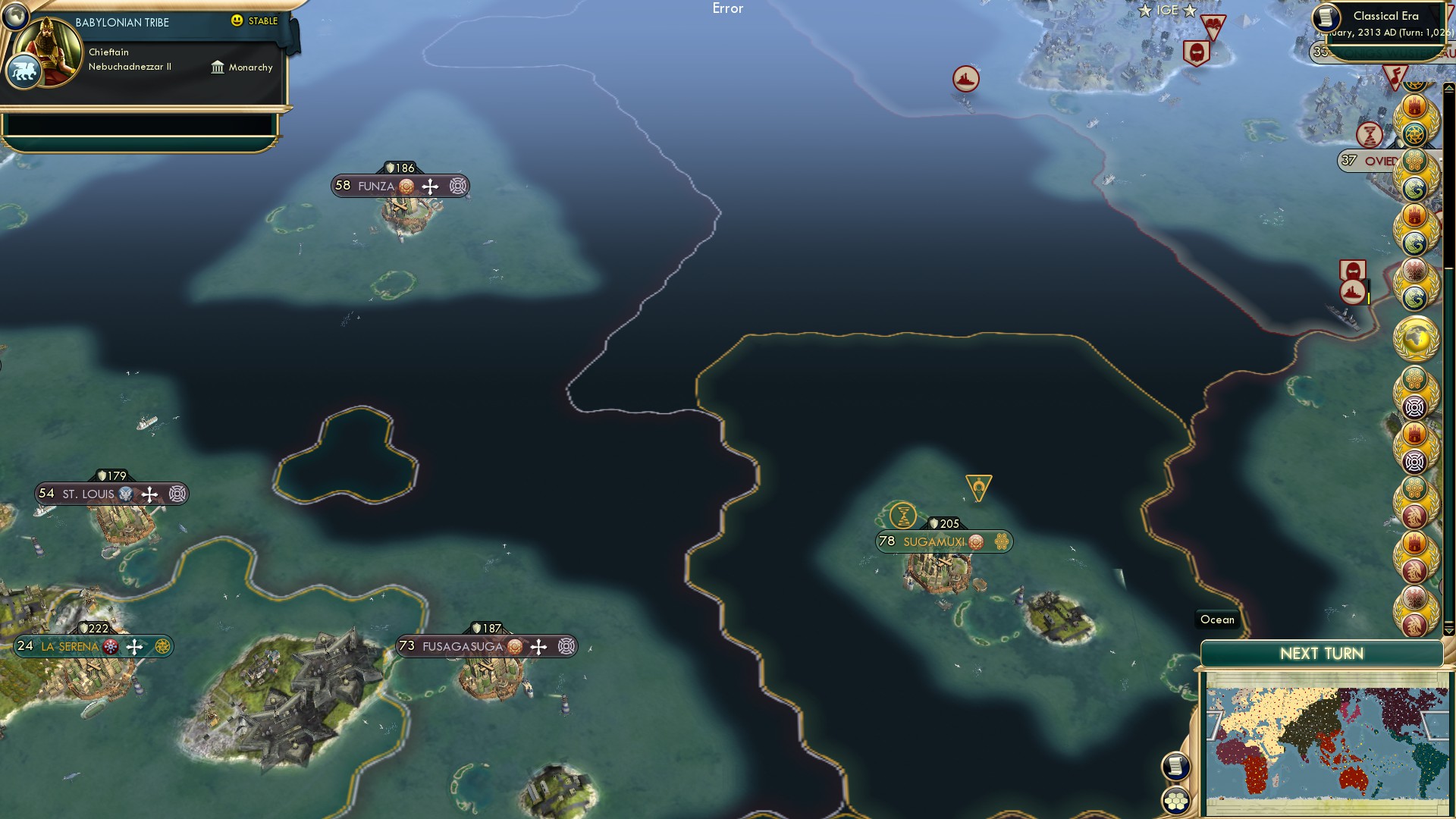1456x819 pixels.
Task: Click the cross religion icon on St. Louis banner
Action: coord(149,494)
